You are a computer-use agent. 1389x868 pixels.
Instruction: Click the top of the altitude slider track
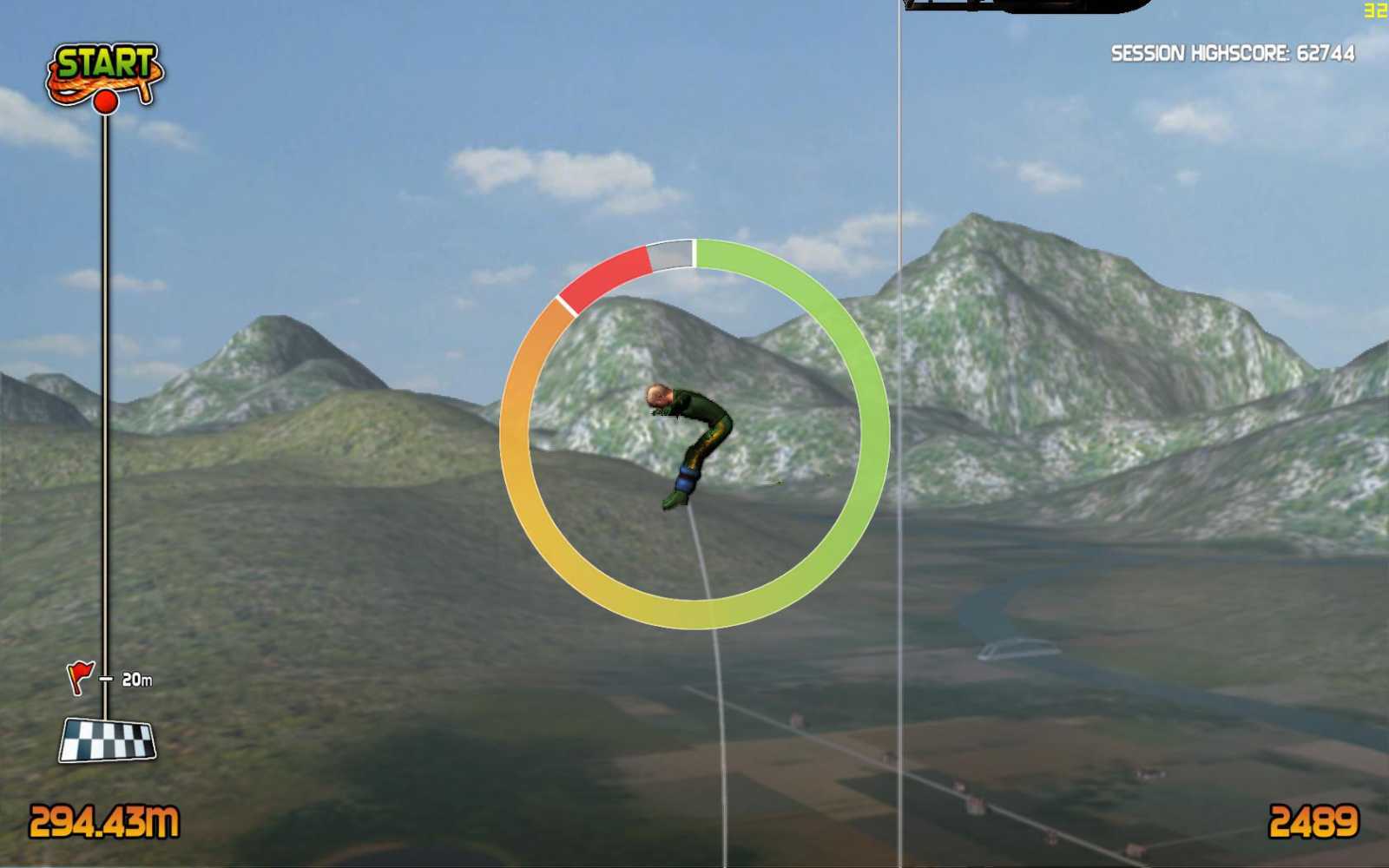coord(108,122)
